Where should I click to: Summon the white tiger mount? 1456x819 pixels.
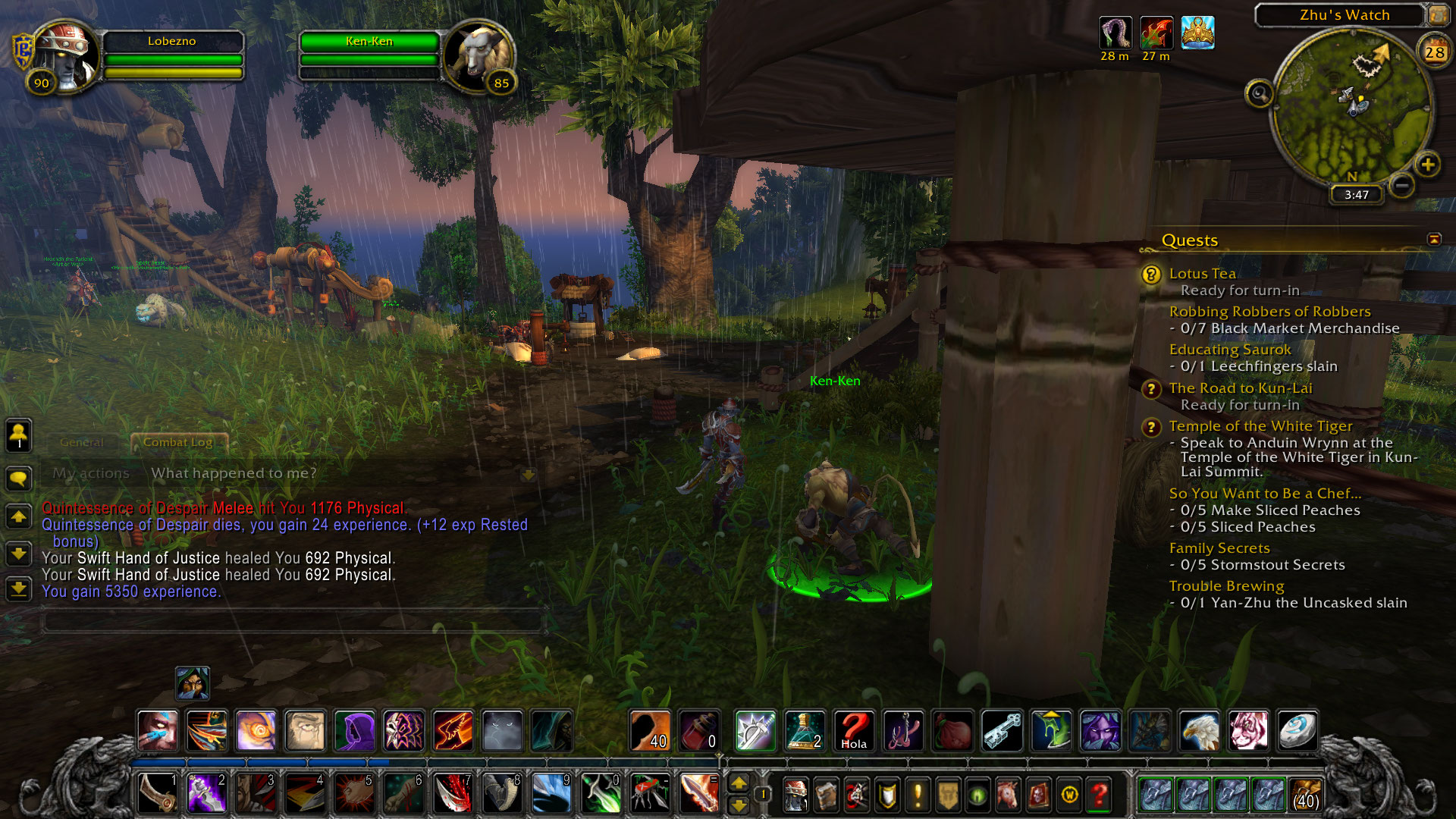point(1248,731)
